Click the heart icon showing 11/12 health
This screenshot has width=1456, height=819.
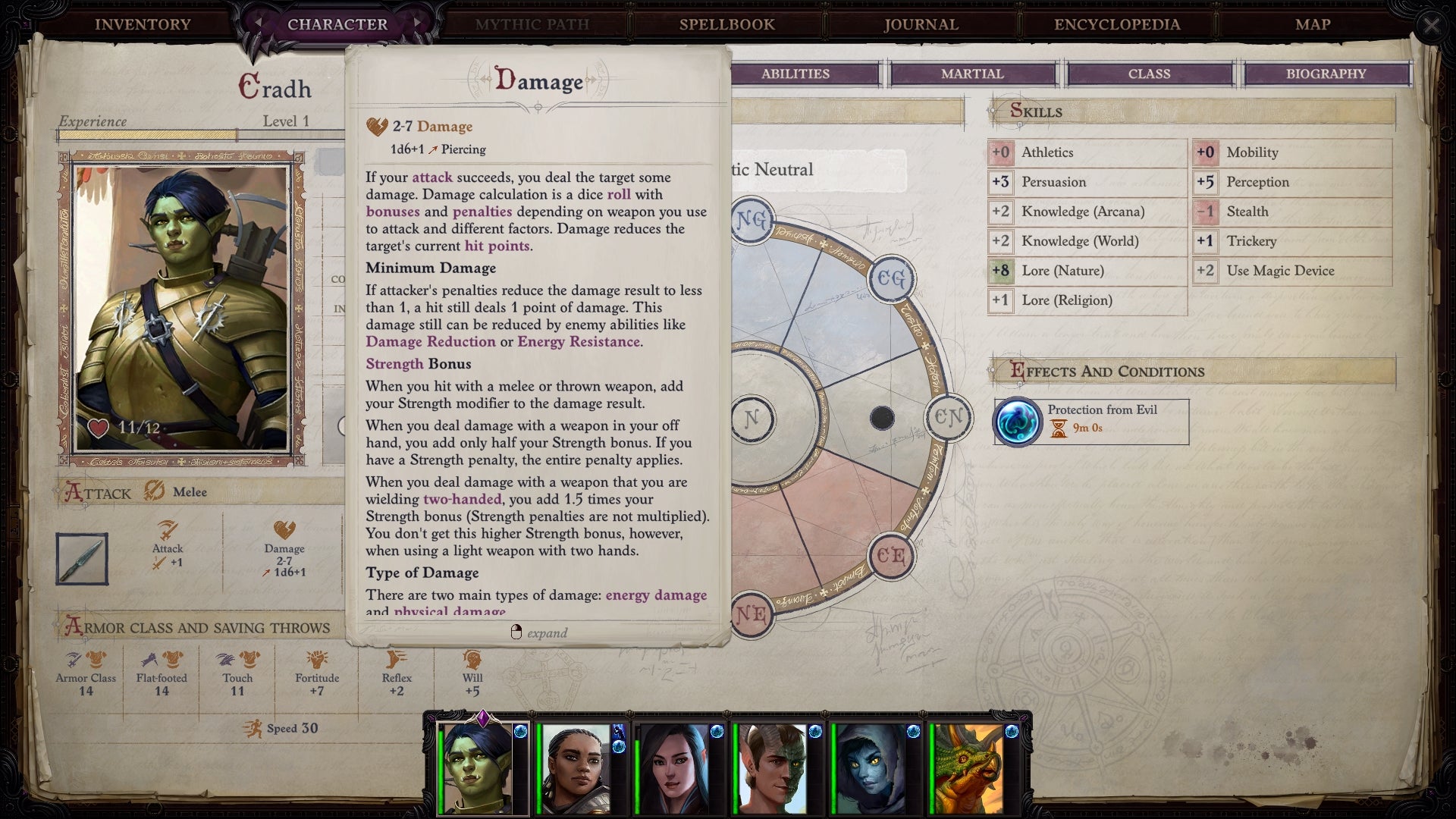(98, 428)
